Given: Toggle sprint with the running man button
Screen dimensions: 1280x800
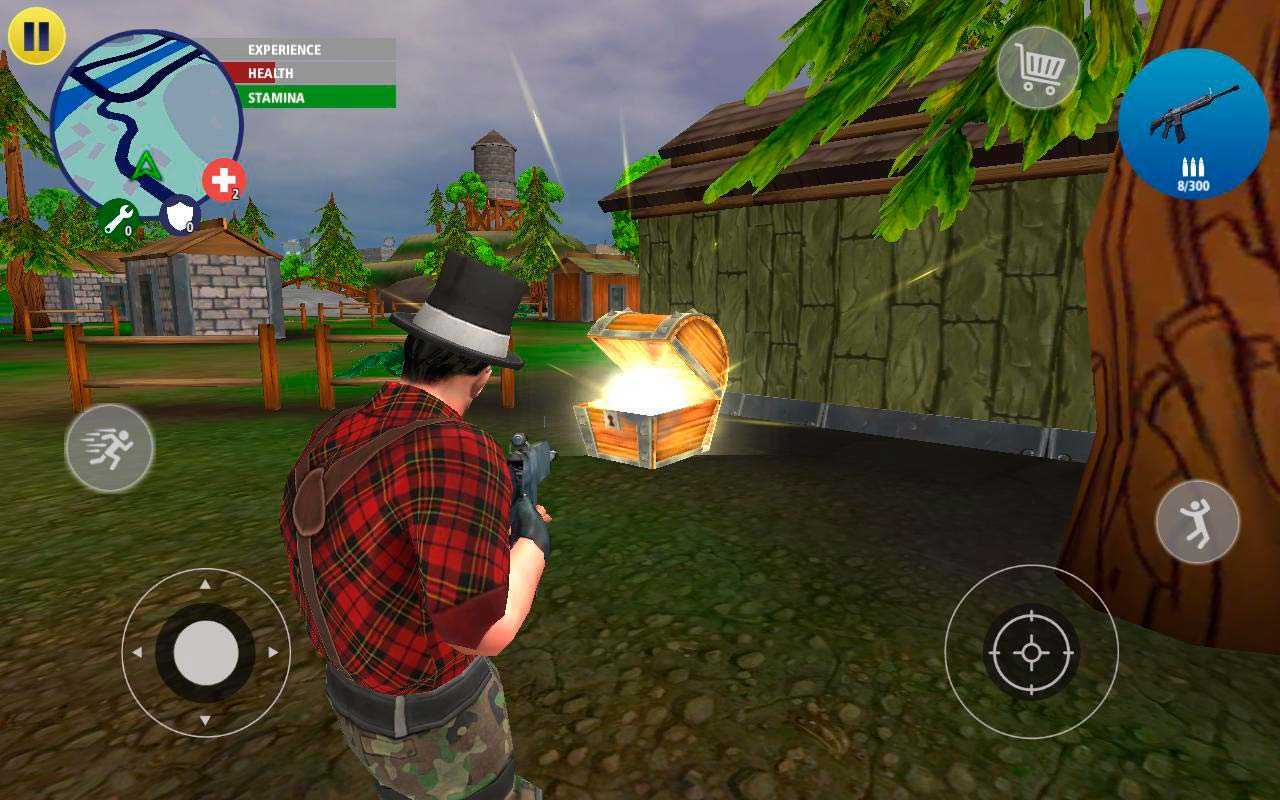Looking at the screenshot, I should click(110, 448).
